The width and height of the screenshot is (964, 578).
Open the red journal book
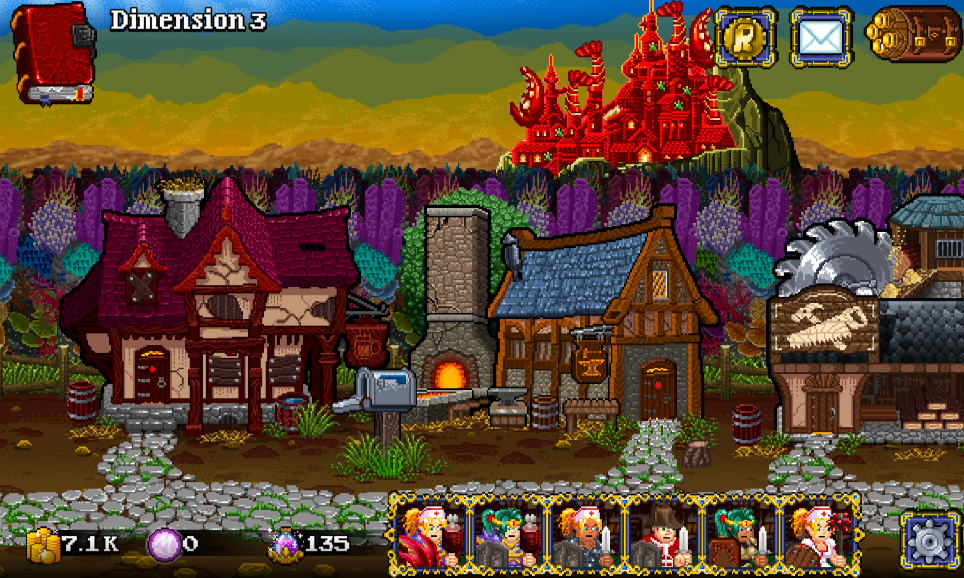coord(54,52)
